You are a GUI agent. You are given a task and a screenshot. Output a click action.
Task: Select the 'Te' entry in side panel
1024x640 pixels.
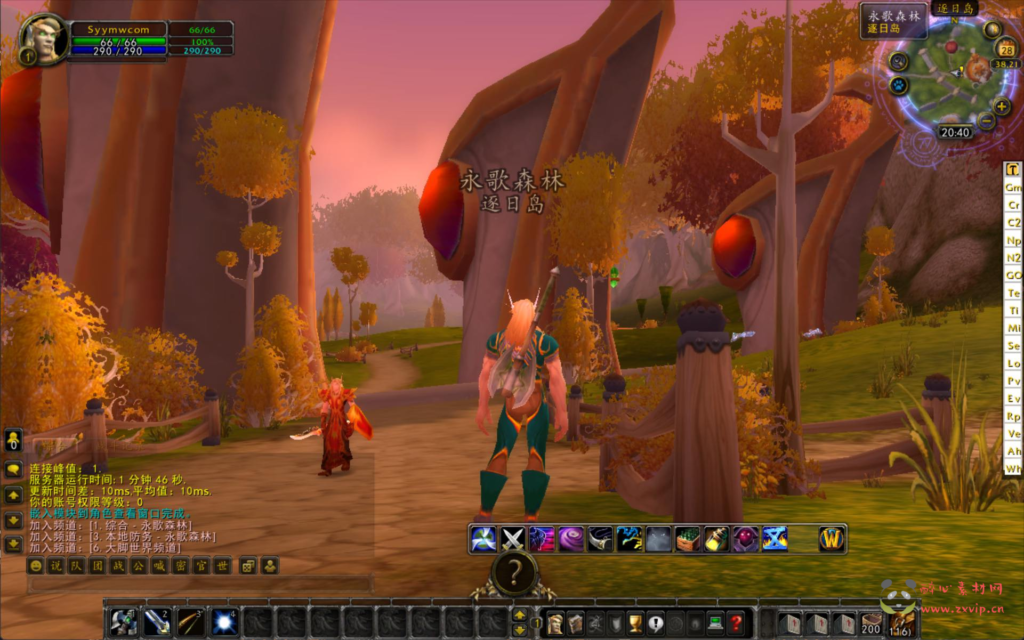tap(1013, 293)
